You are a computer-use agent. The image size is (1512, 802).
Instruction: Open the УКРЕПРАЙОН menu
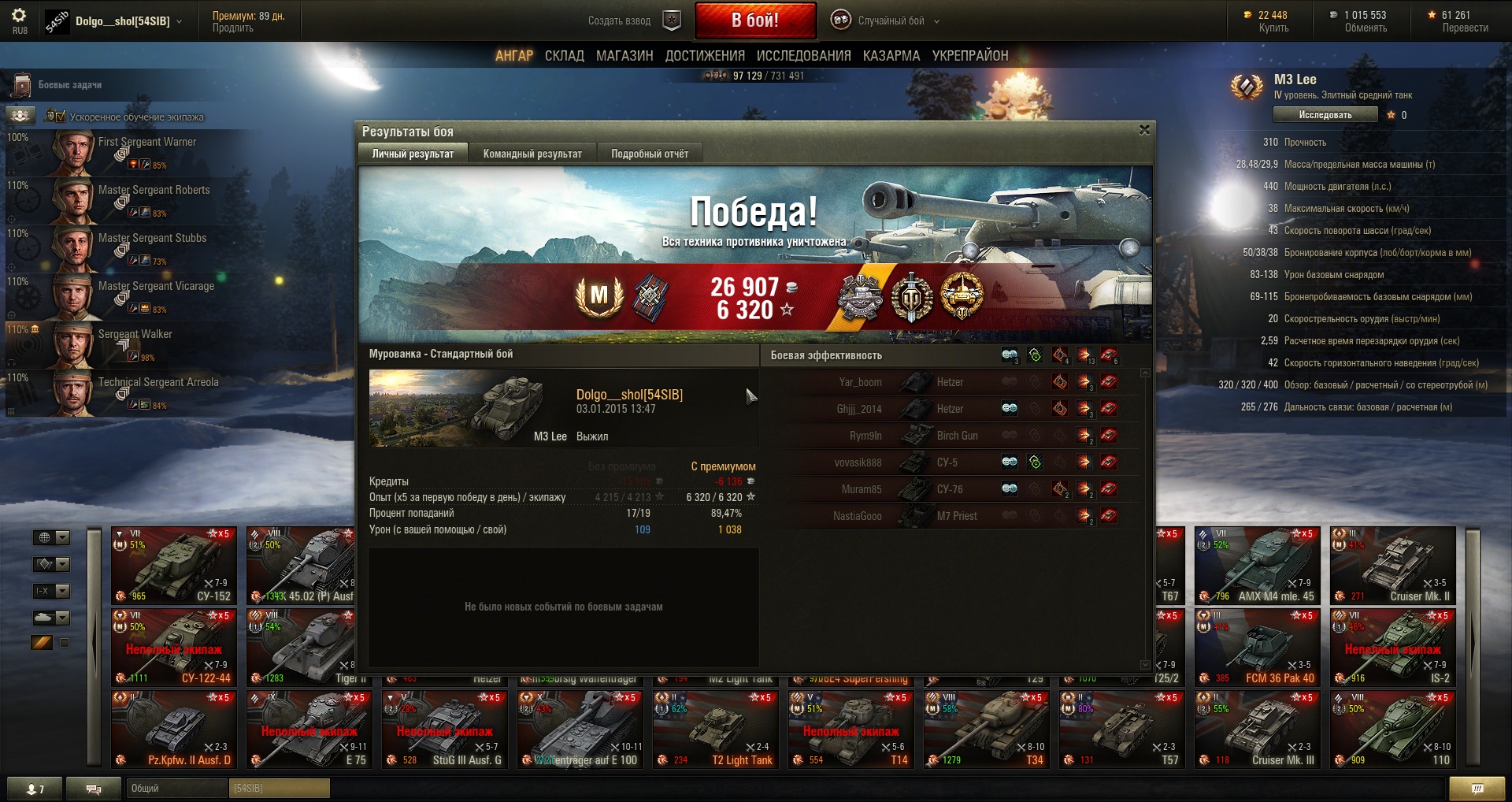[x=969, y=56]
